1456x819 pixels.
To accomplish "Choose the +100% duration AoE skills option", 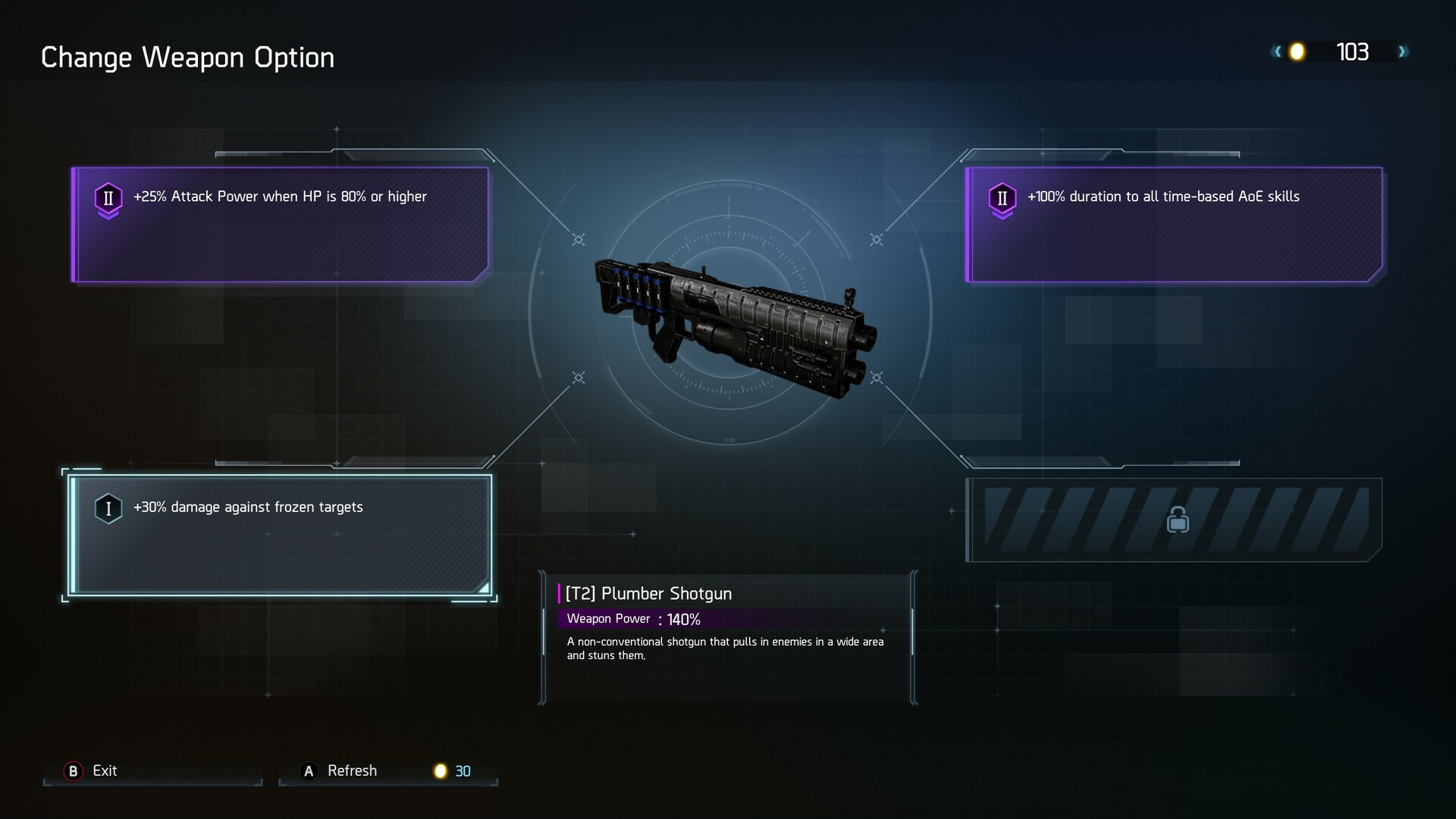I will (x=1174, y=224).
